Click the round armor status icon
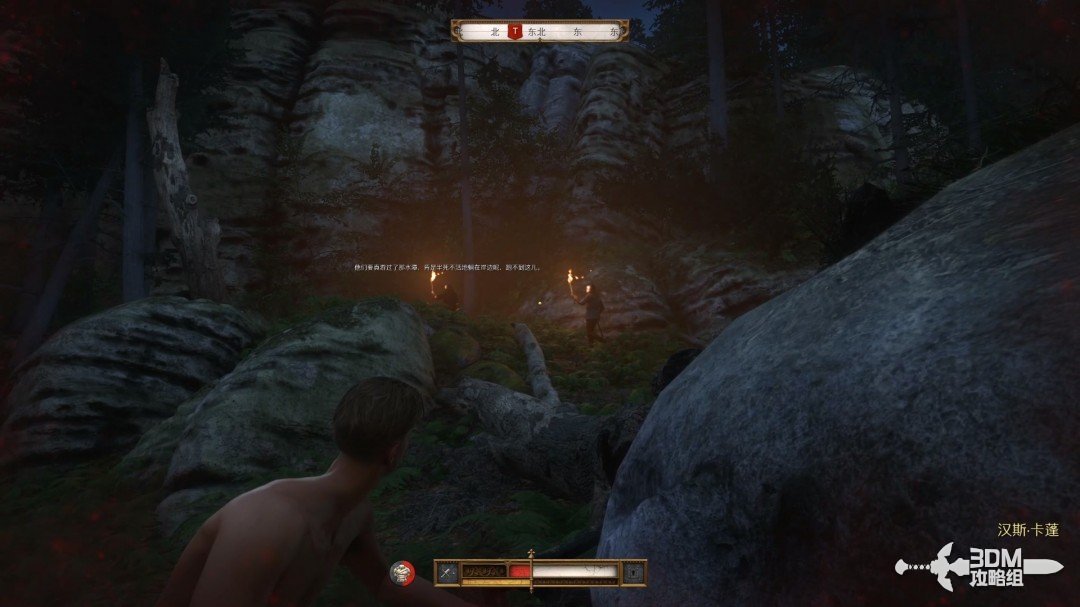Image resolution: width=1080 pixels, height=607 pixels. pos(403,572)
